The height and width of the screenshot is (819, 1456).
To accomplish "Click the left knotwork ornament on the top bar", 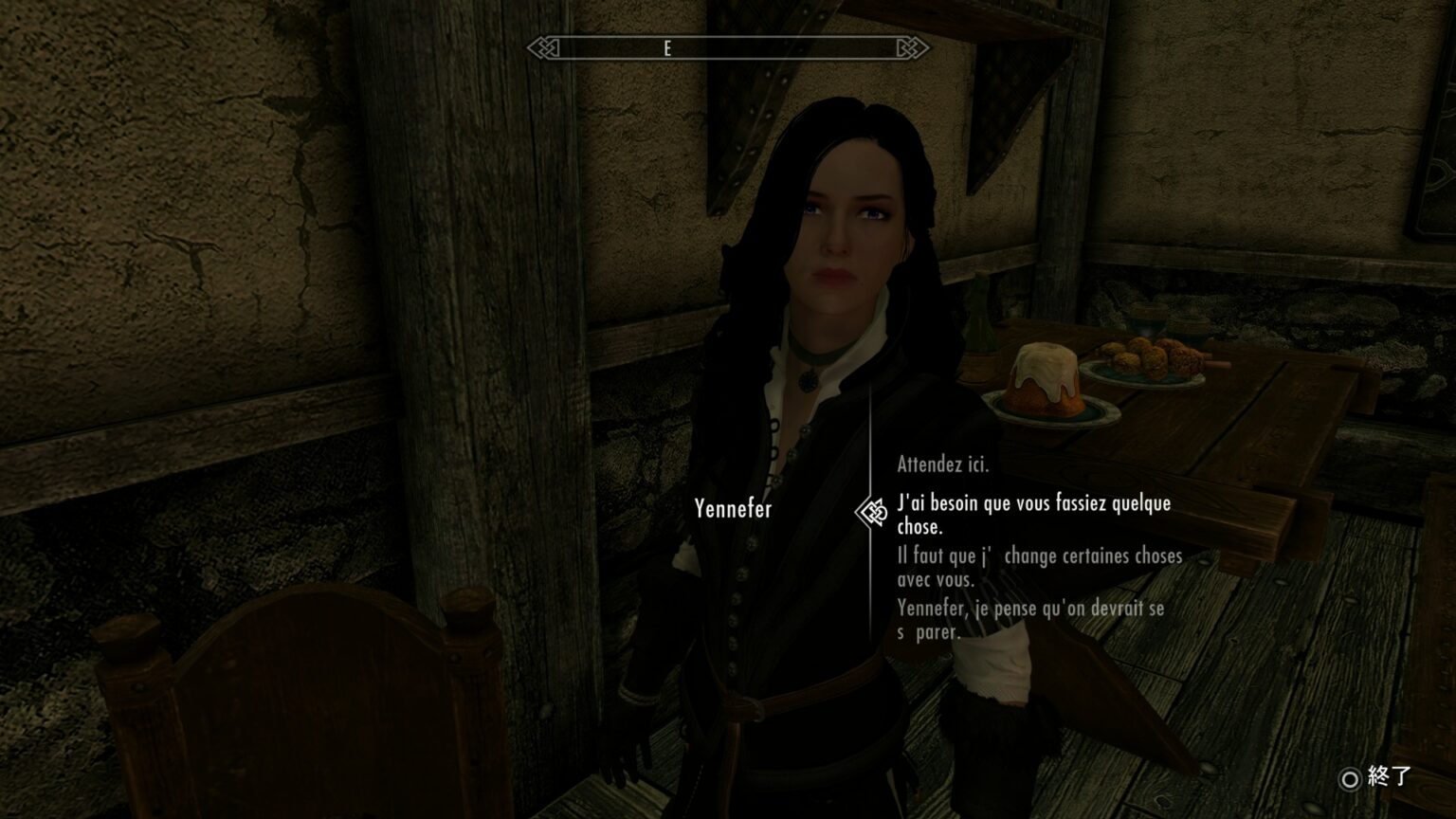I will (x=543, y=49).
